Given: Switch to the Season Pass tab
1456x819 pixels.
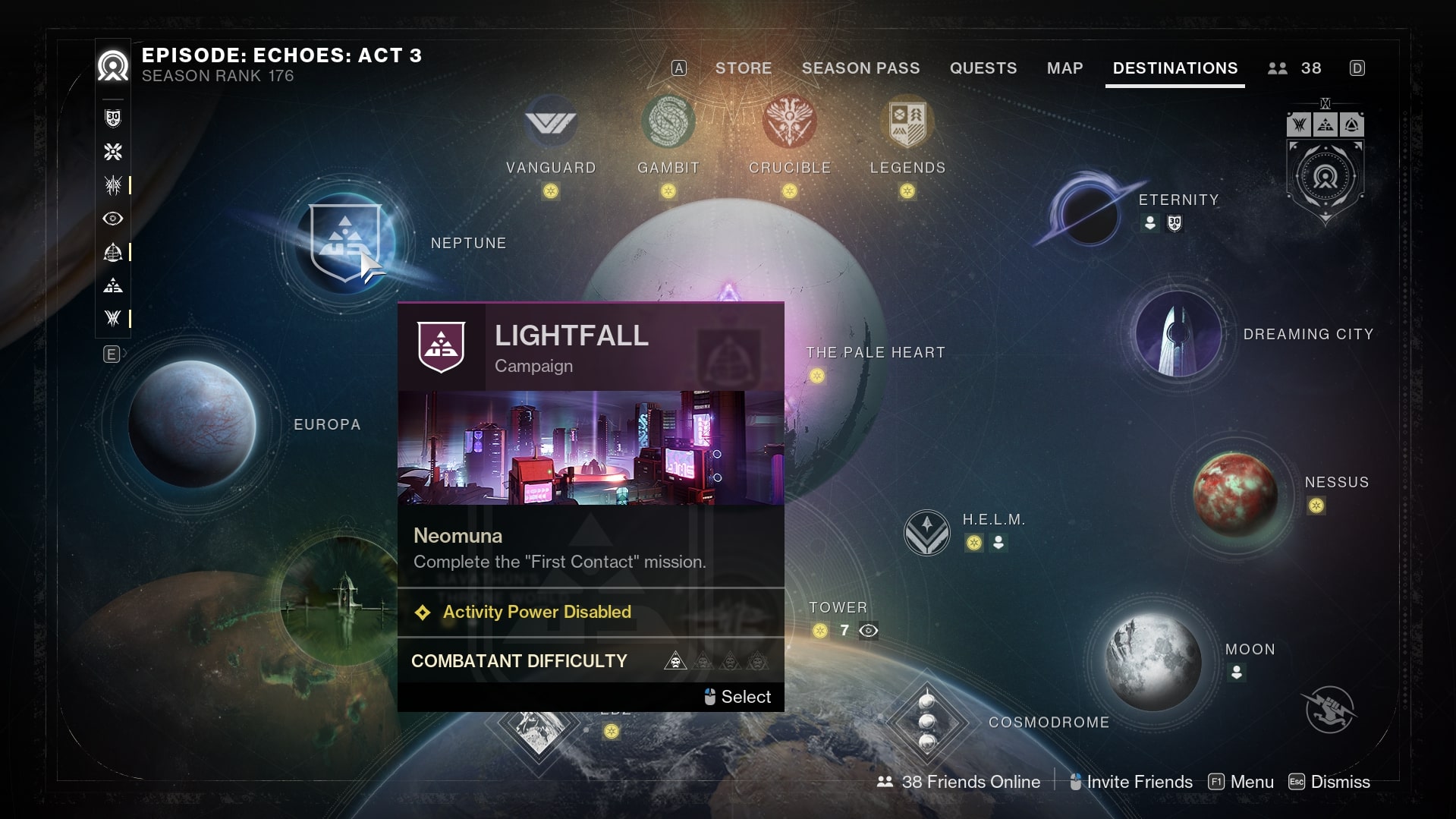Looking at the screenshot, I should tap(860, 68).
